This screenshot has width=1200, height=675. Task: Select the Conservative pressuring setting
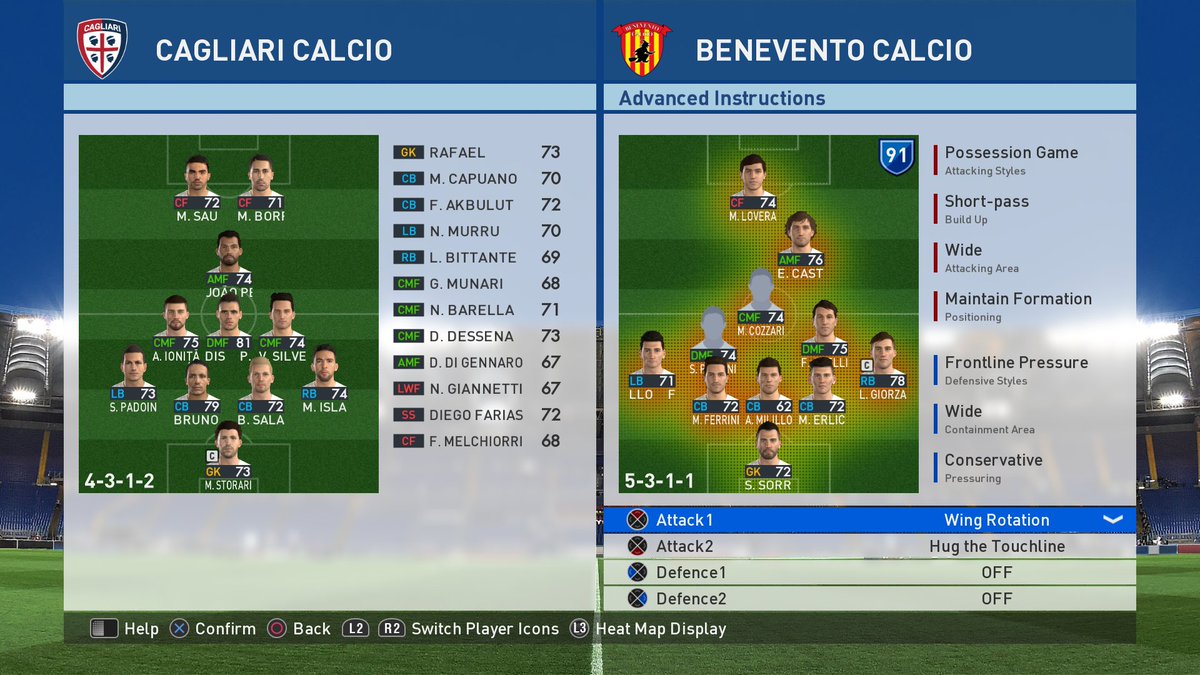[x=993, y=467]
